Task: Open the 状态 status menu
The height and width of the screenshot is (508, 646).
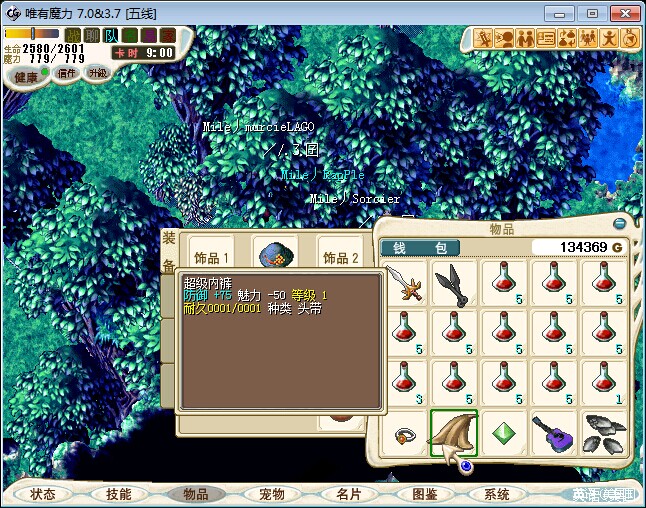Action: tap(43, 494)
